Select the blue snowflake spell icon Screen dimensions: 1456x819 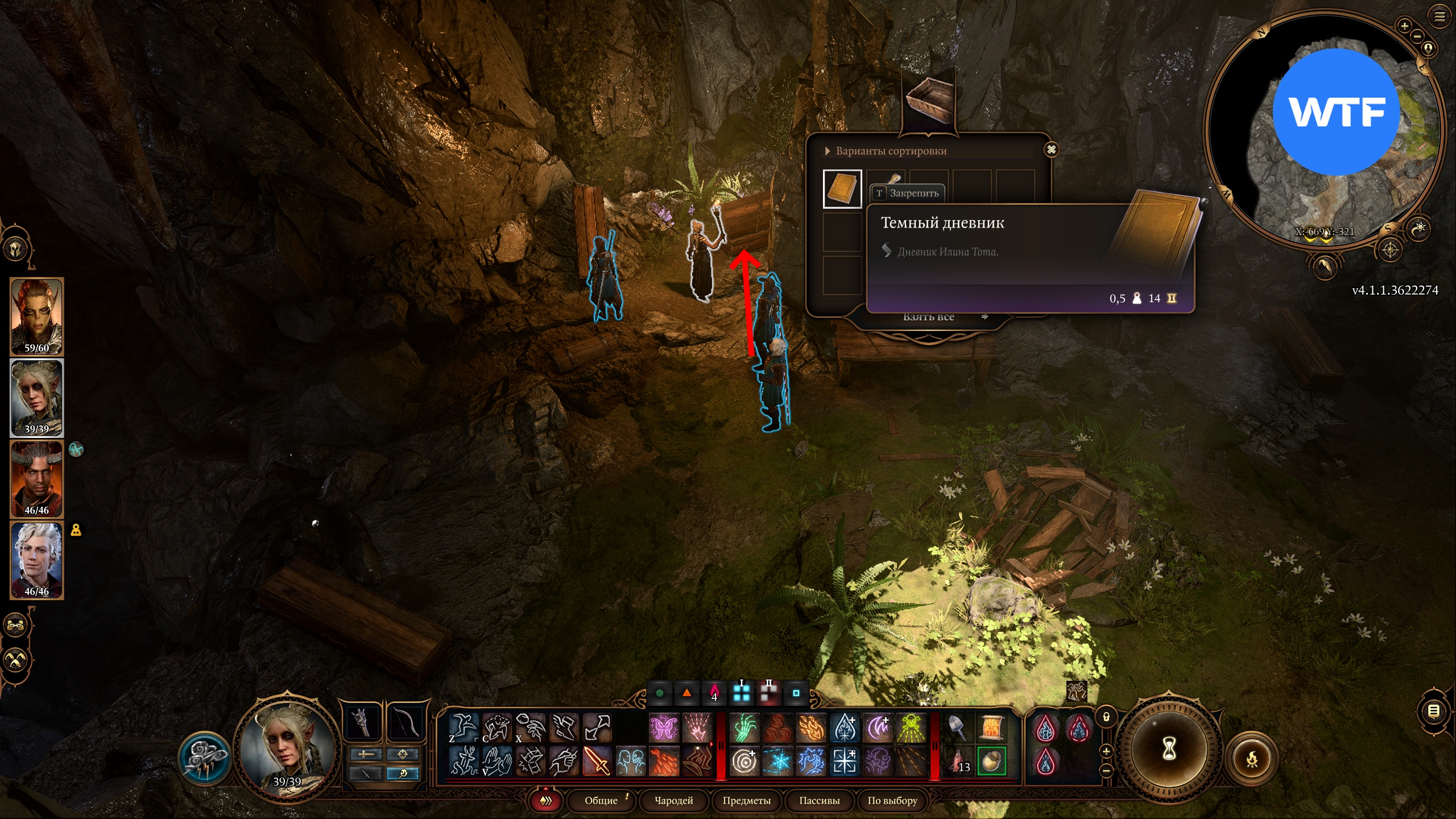(x=777, y=761)
